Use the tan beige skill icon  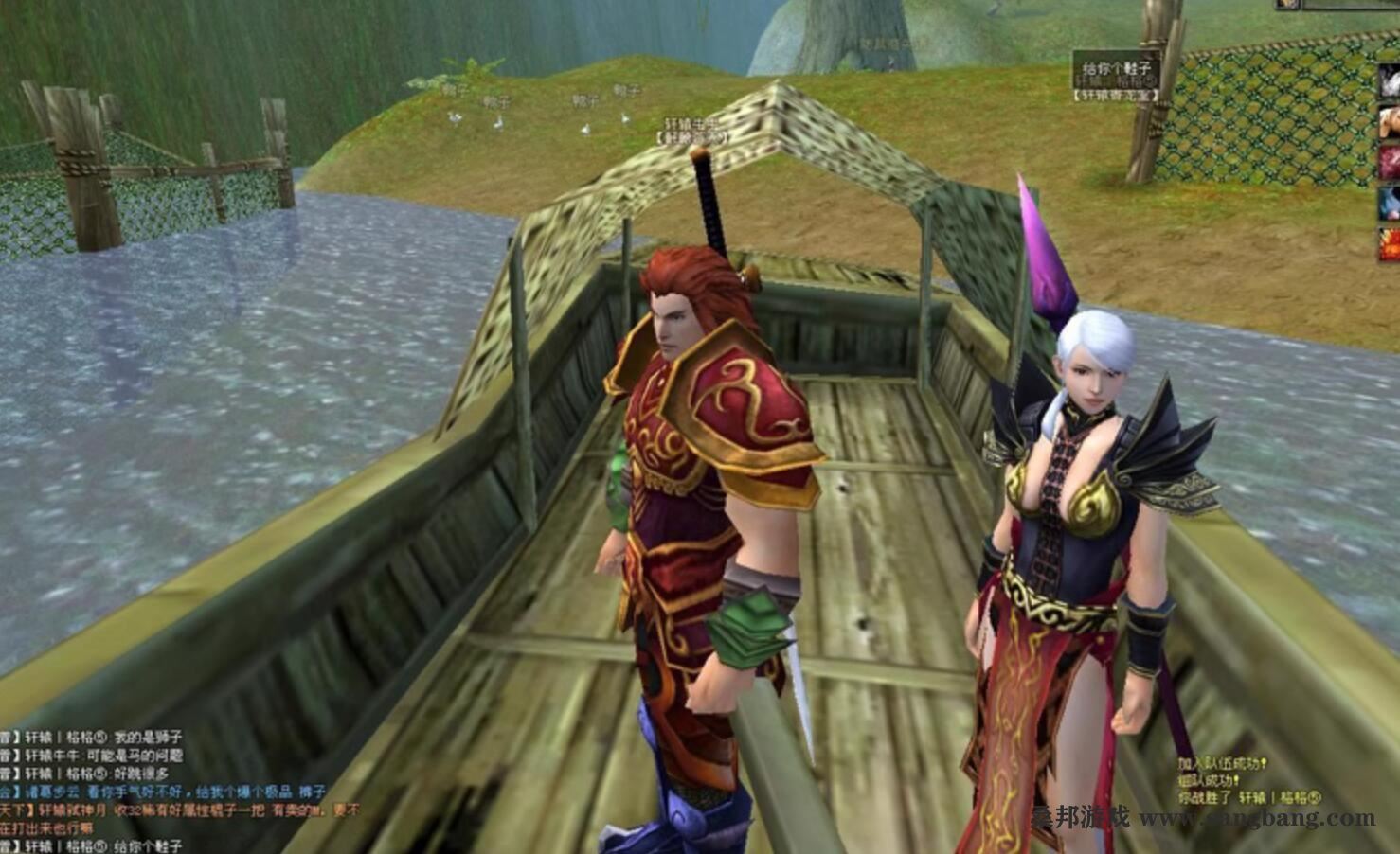point(1391,121)
